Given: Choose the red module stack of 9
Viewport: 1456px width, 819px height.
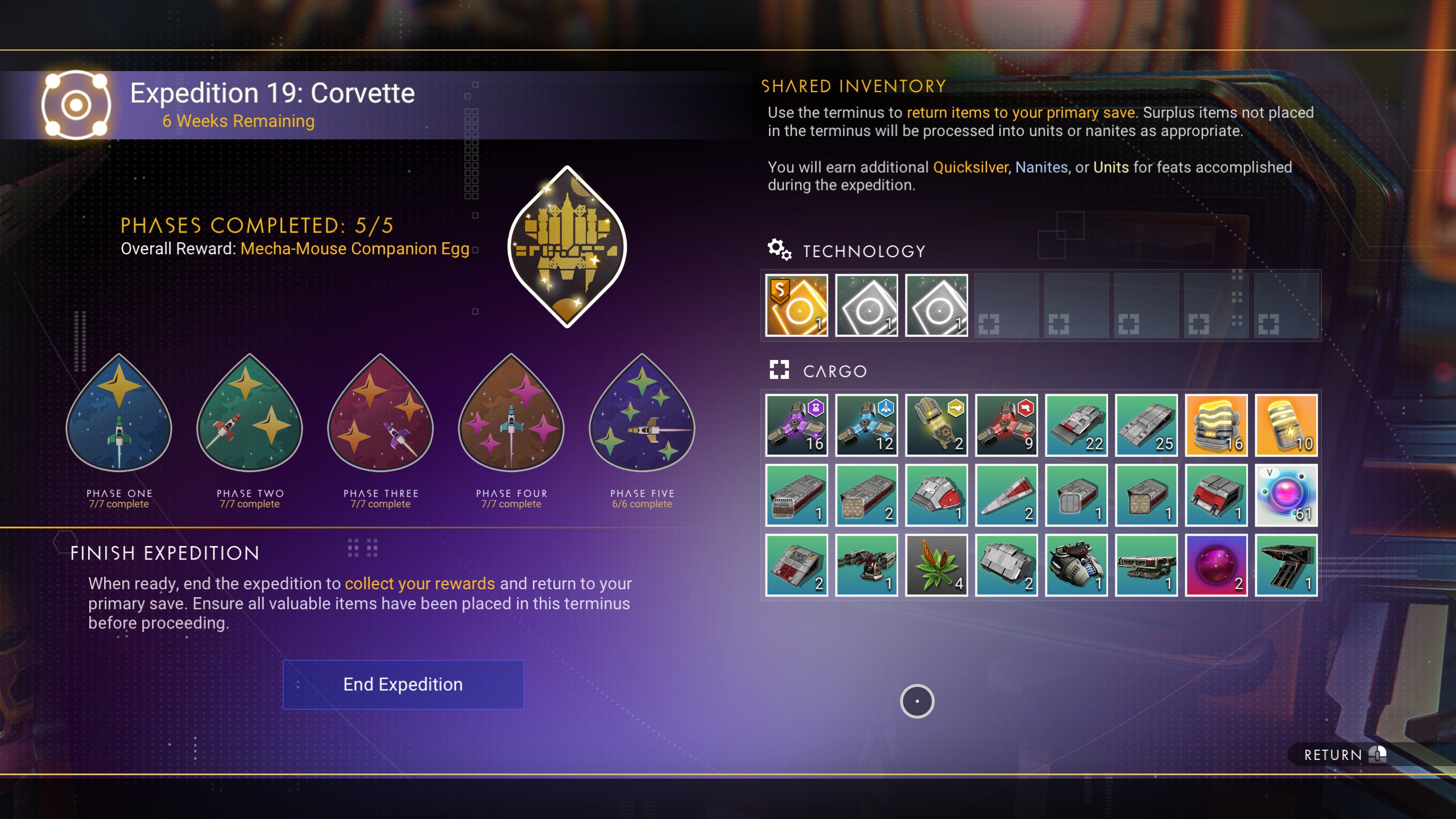Looking at the screenshot, I should point(1006,425).
